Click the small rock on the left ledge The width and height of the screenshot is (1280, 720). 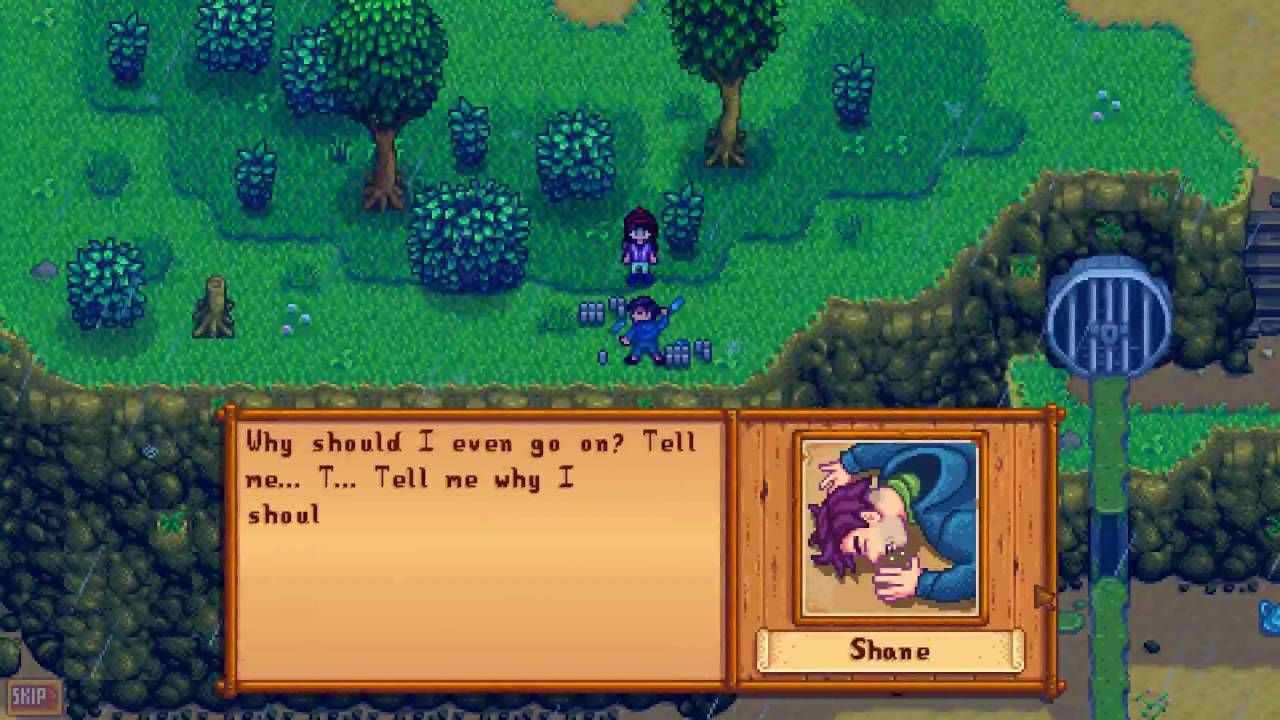click(47, 270)
